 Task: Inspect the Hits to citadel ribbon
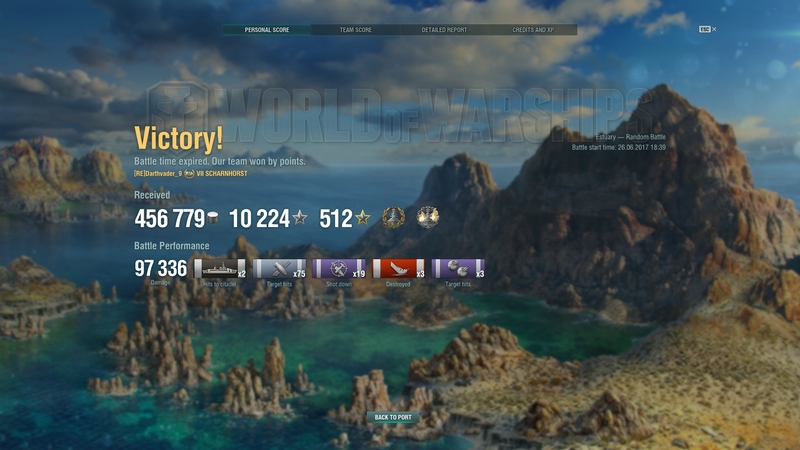click(x=218, y=269)
